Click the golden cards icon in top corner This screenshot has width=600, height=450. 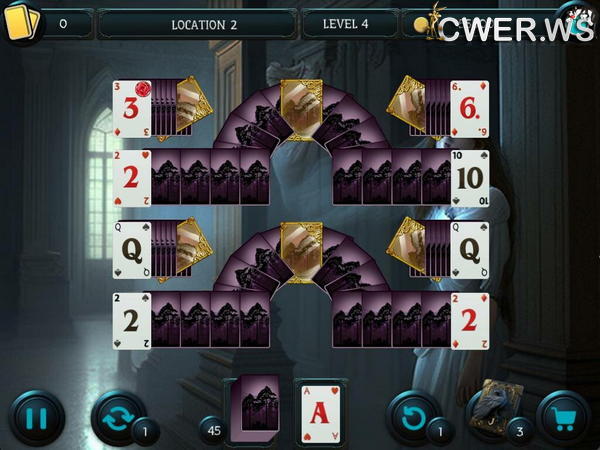coord(22,22)
